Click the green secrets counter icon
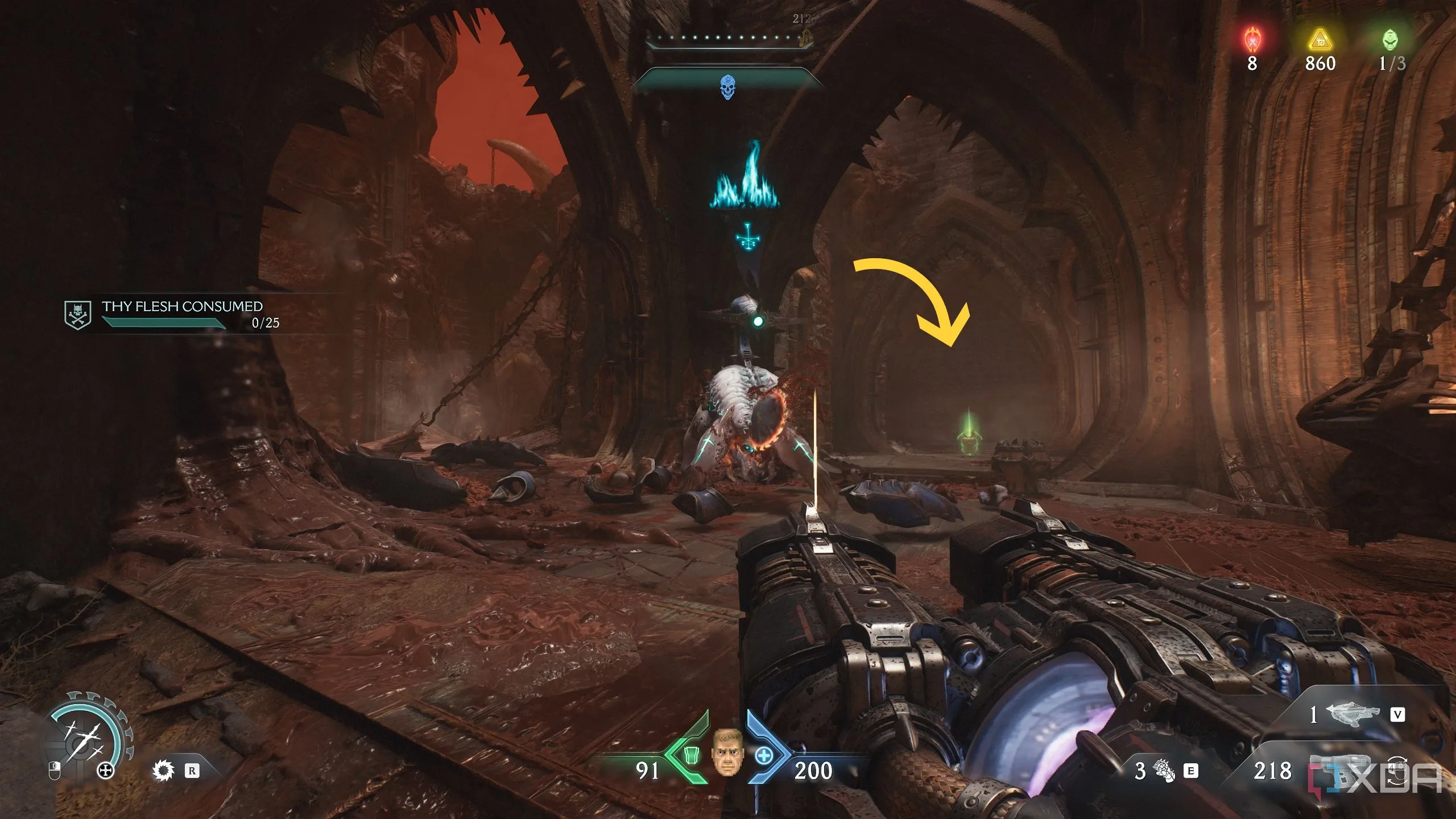1456x819 pixels. [x=1390, y=40]
